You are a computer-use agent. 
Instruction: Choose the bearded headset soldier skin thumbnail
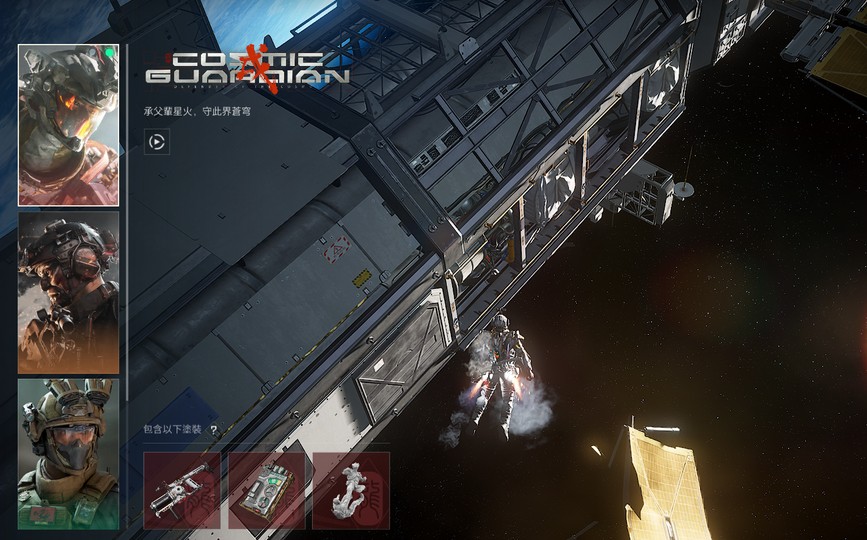(68, 292)
